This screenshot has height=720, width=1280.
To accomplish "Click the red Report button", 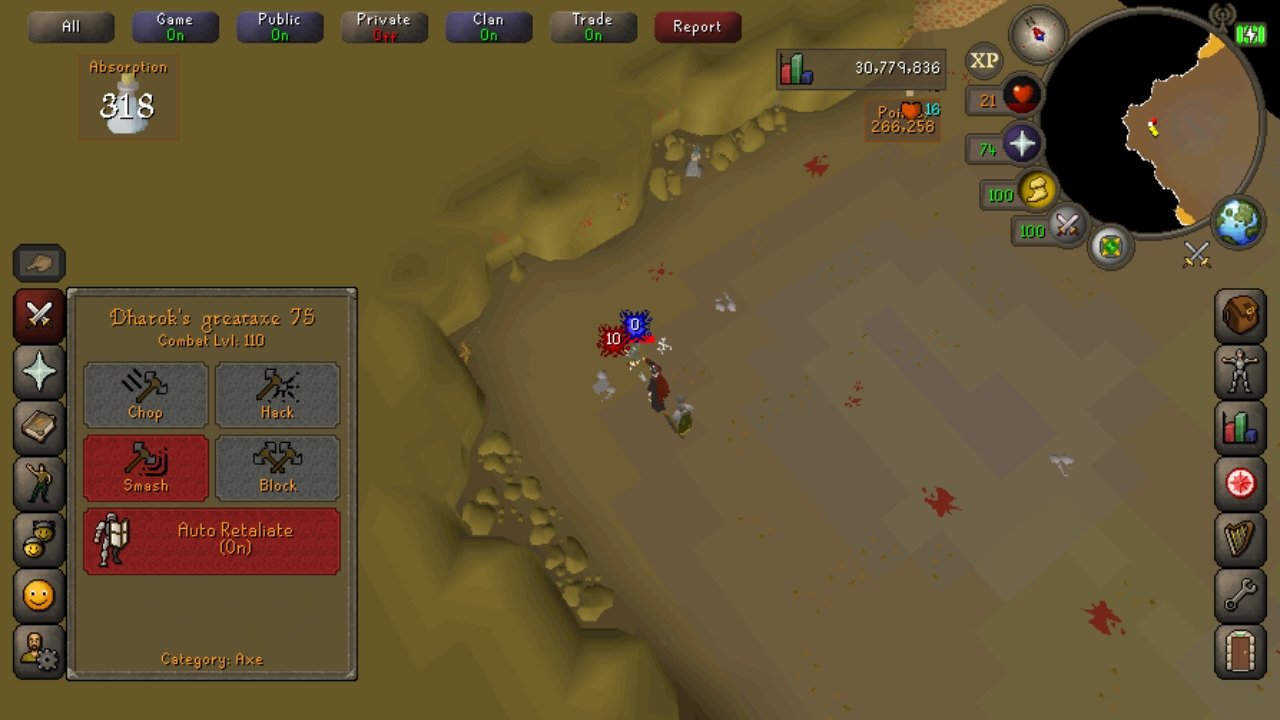I will coord(697,27).
